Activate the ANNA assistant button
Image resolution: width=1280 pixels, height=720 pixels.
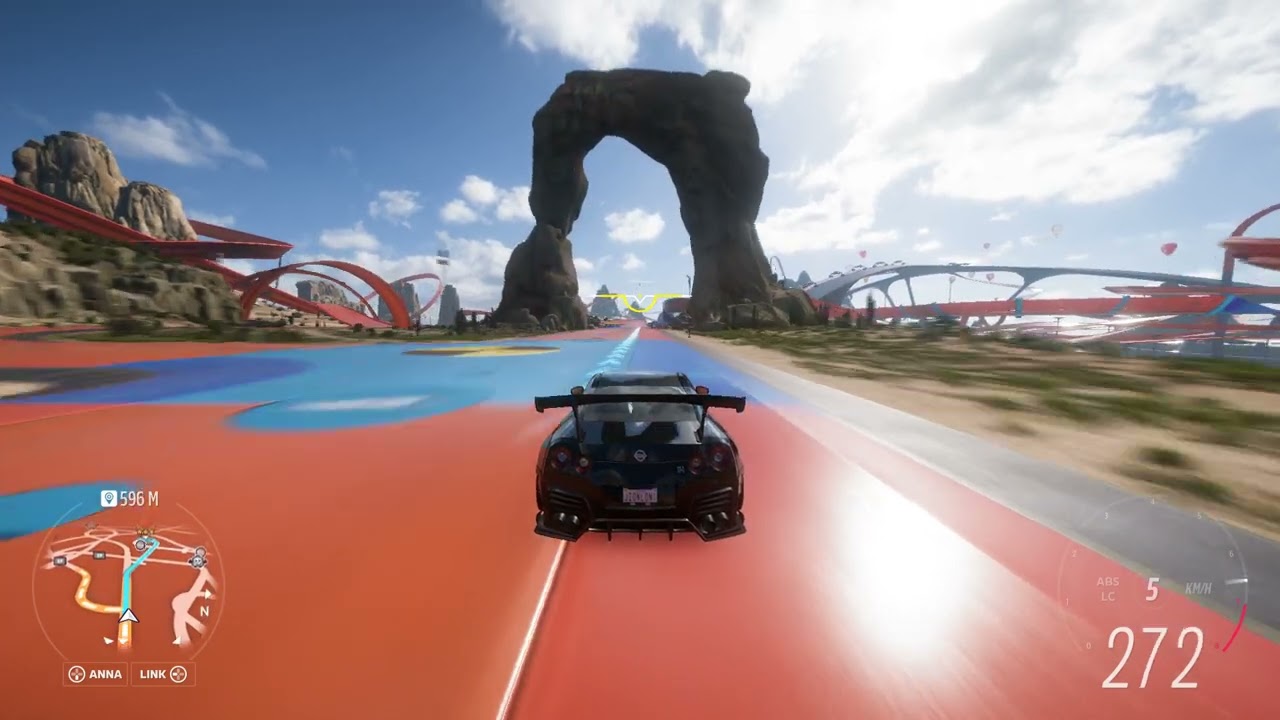point(95,674)
